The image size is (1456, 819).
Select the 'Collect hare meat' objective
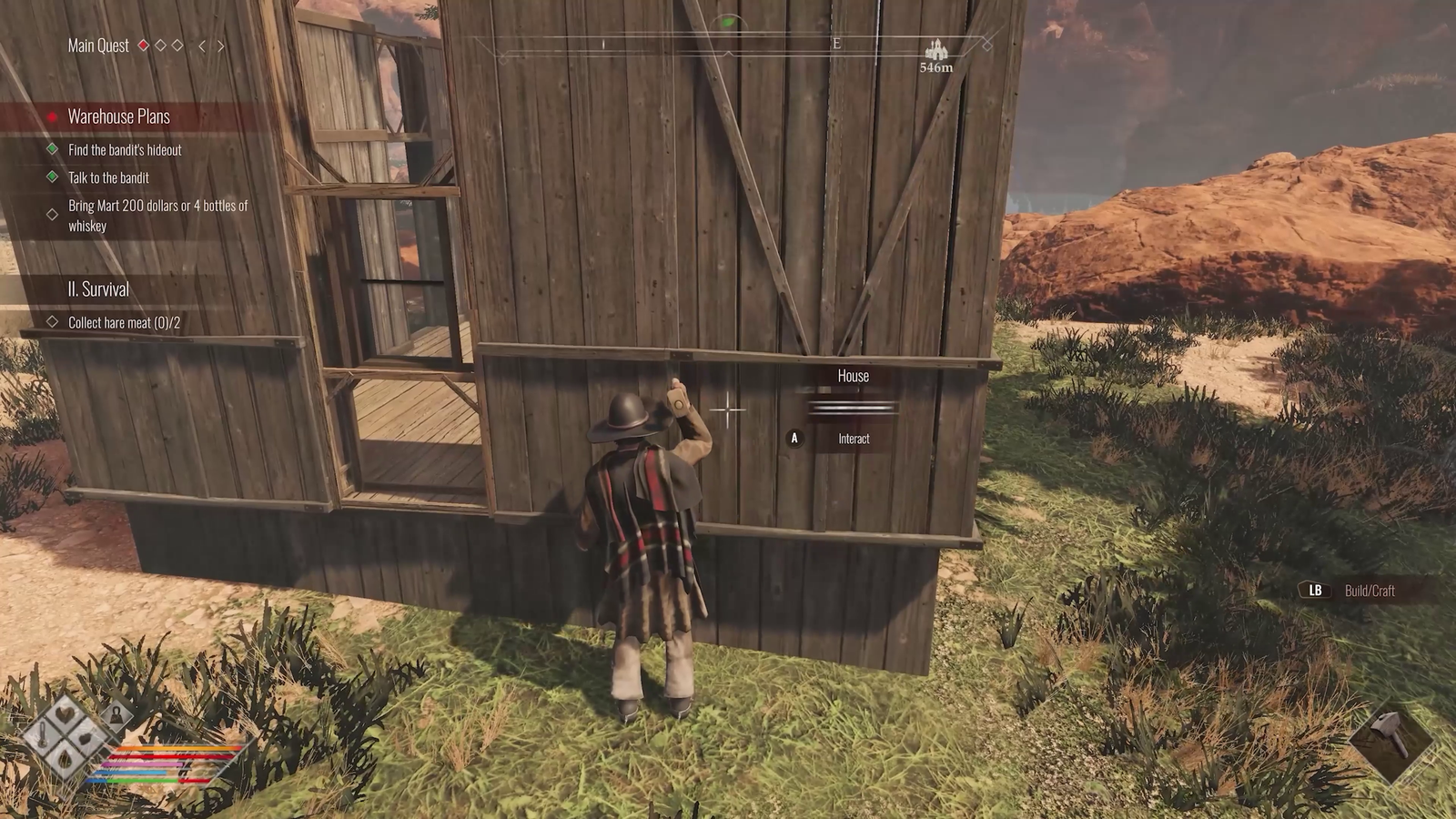click(x=124, y=323)
